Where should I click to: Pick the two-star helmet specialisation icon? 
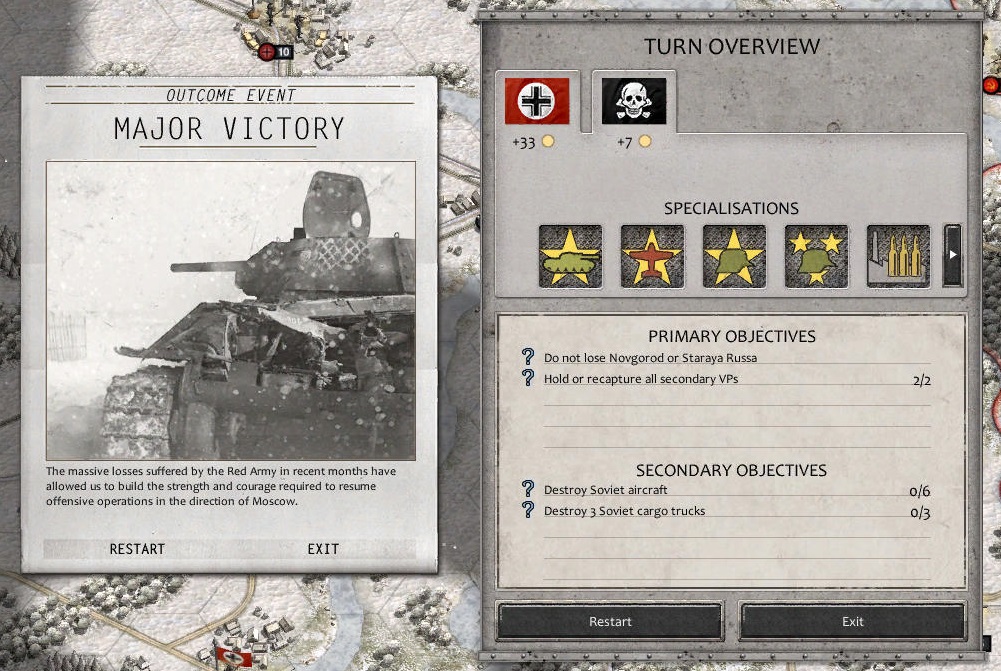816,256
